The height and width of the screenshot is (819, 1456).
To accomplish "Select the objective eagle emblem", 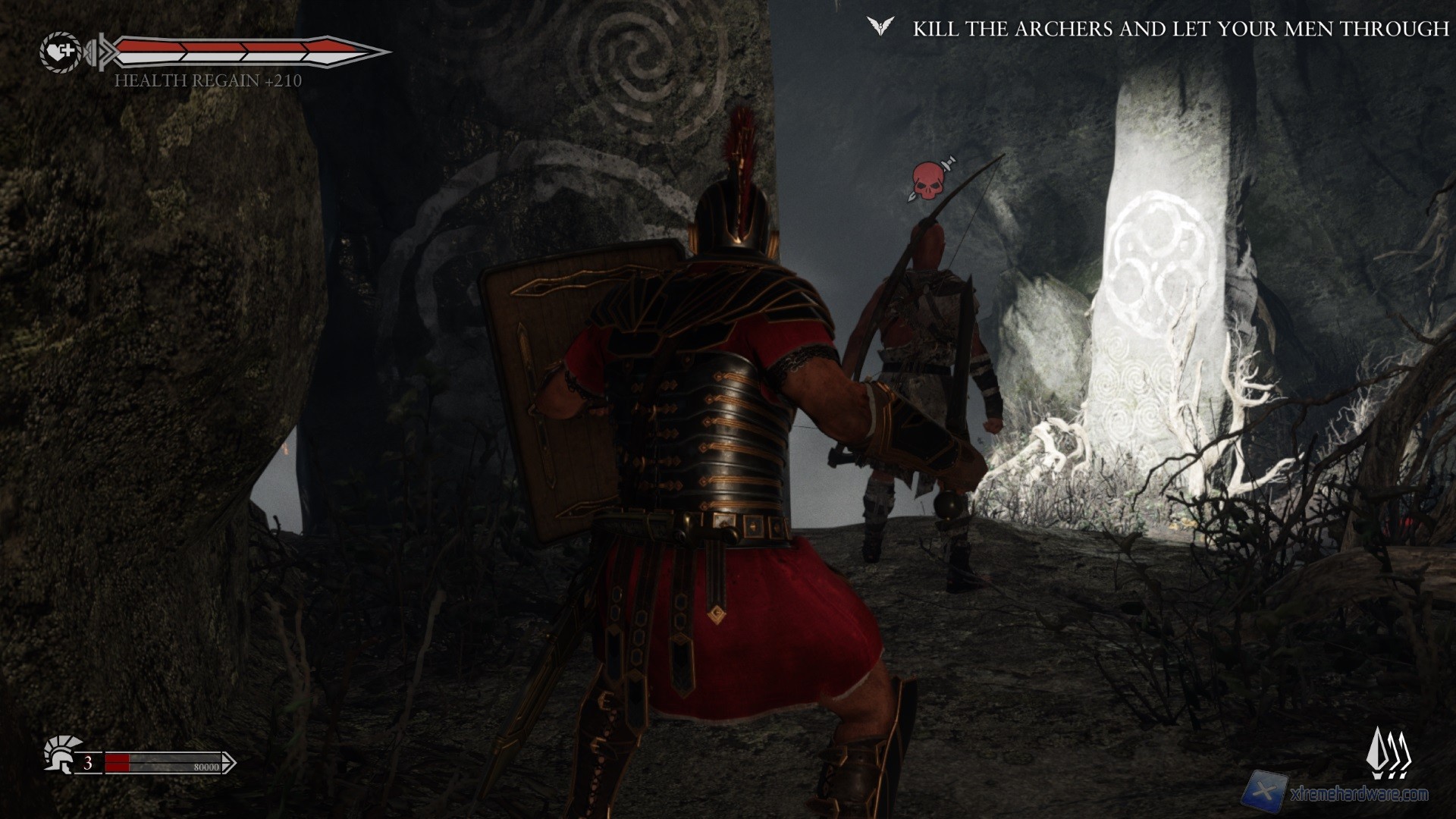I will [880, 28].
